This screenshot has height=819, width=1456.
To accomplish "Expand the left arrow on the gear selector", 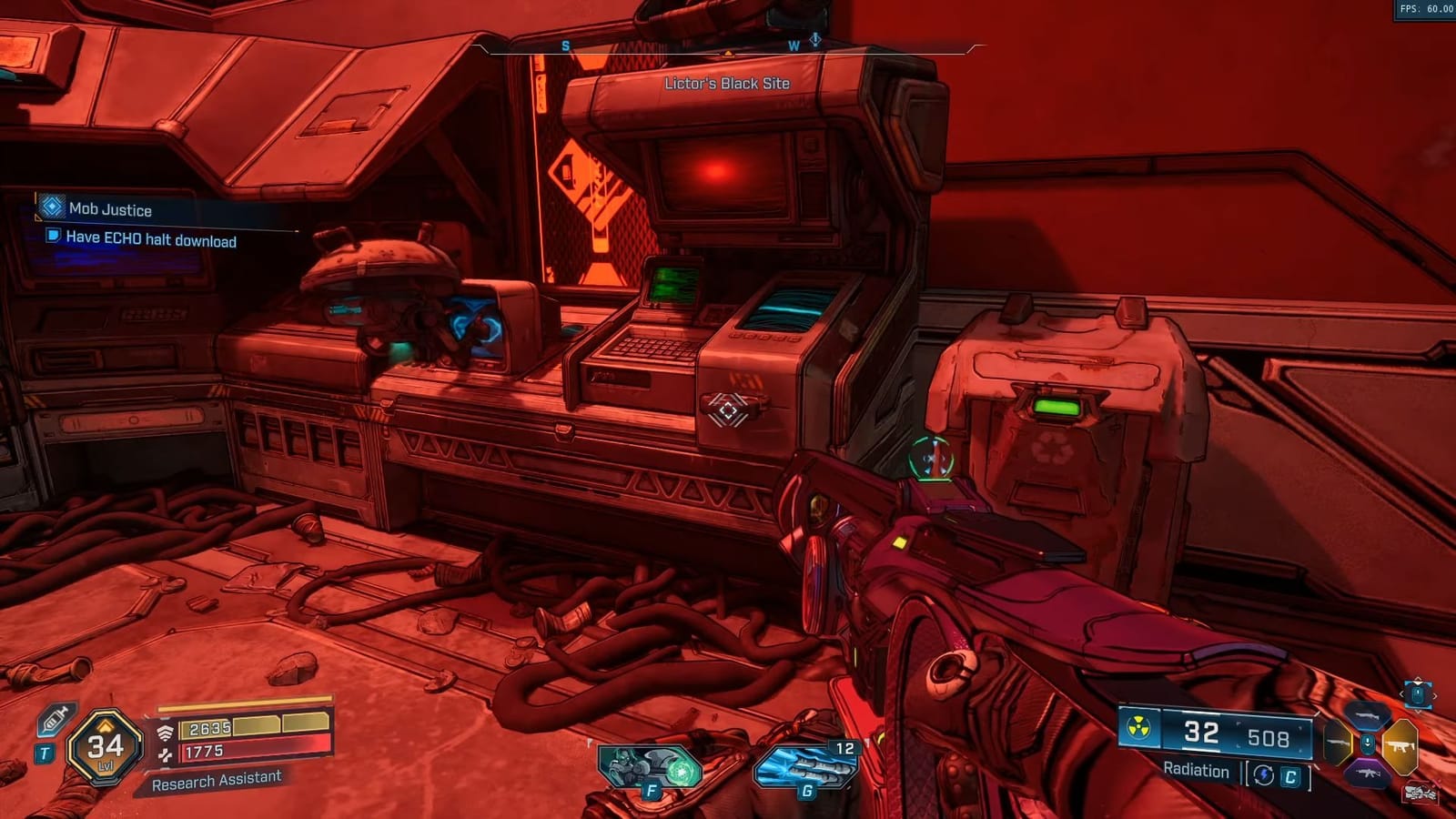I will (x=1404, y=694).
